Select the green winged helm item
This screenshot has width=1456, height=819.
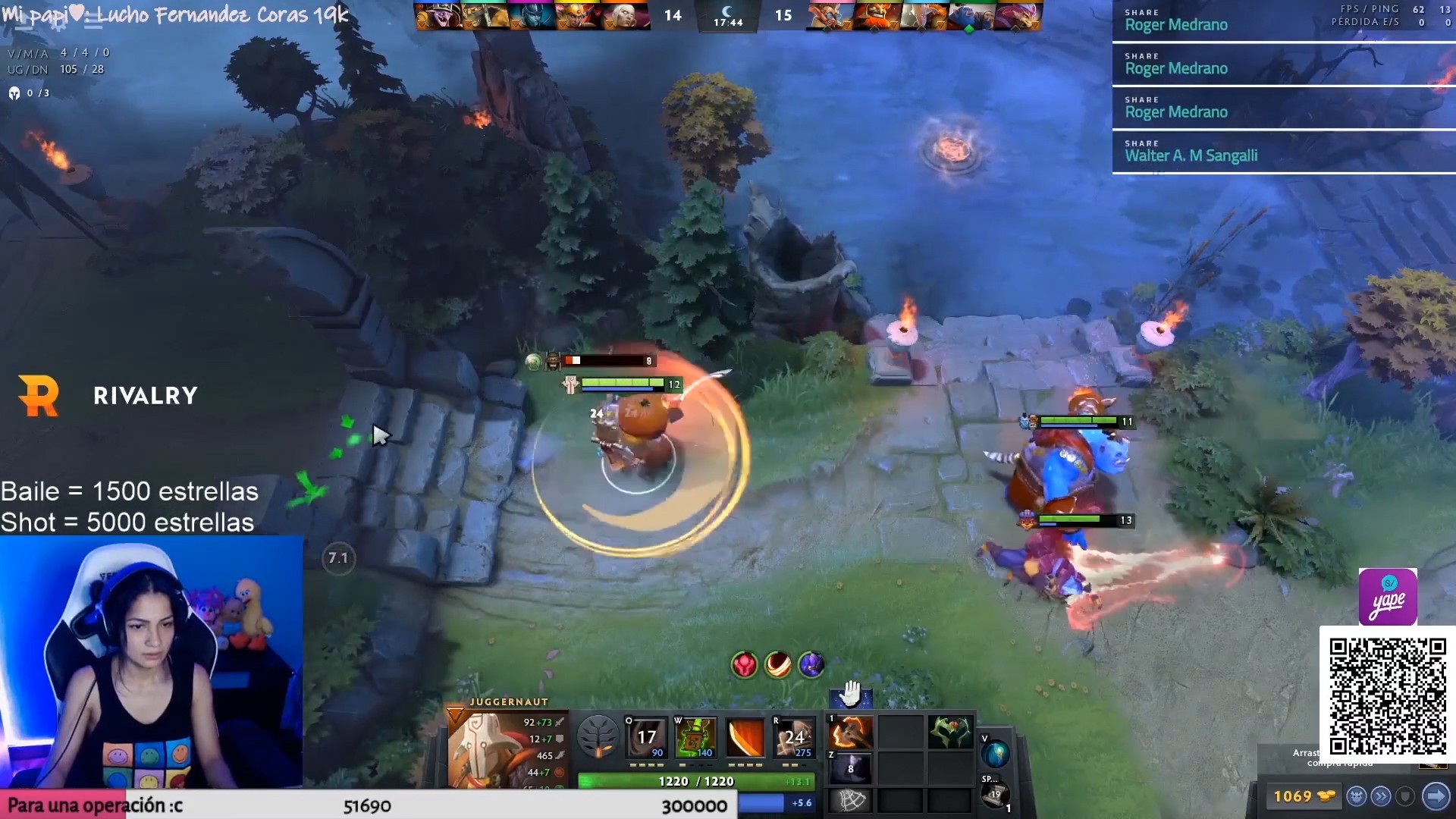[x=950, y=733]
